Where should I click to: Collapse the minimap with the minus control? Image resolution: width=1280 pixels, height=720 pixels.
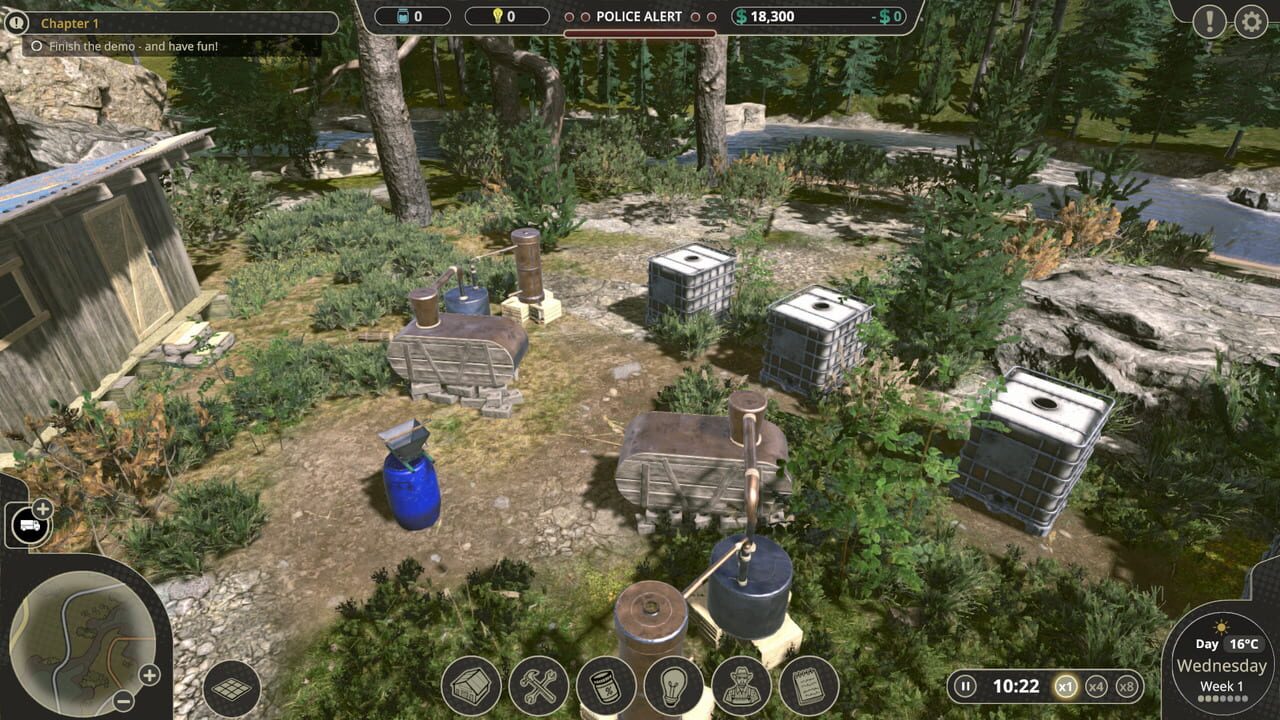[122, 698]
